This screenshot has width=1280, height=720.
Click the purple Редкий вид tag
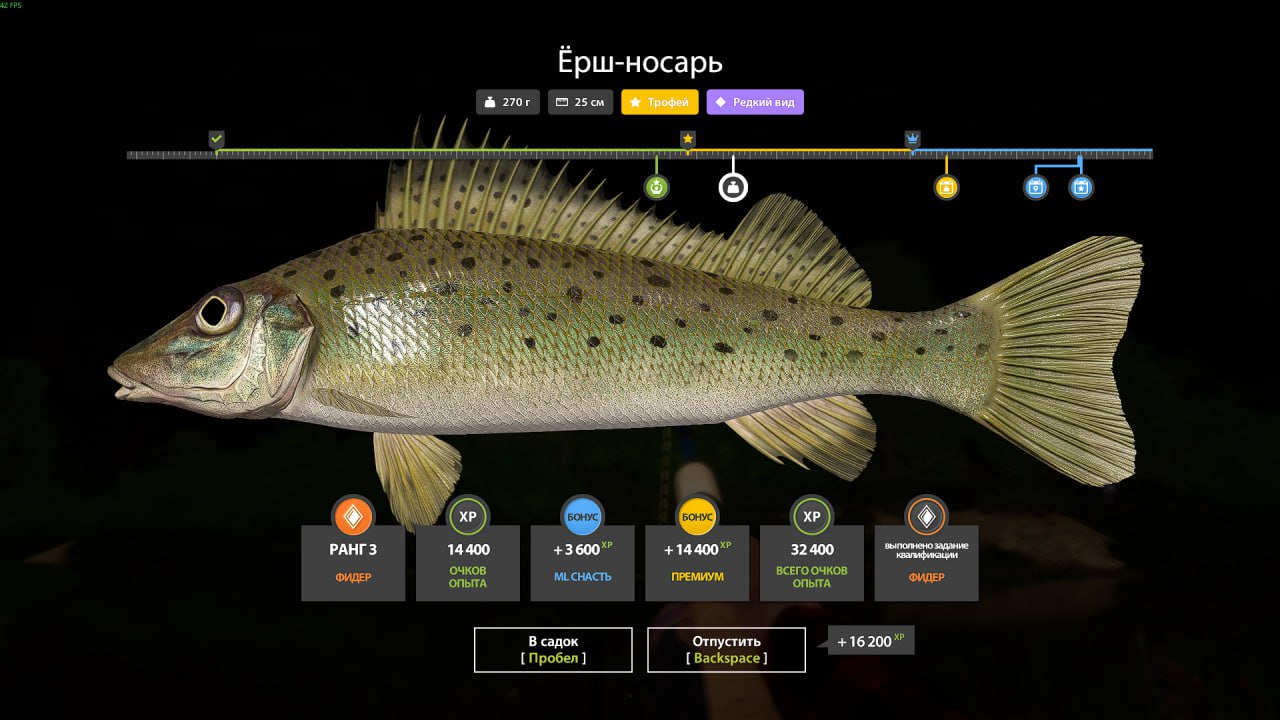(x=755, y=102)
